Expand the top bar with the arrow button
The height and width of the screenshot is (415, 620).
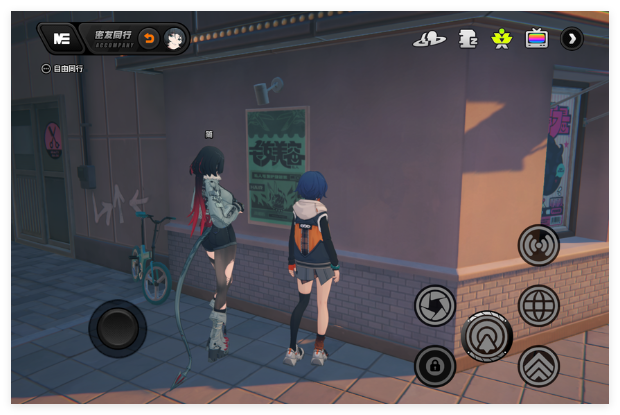pyautogui.click(x=572, y=39)
